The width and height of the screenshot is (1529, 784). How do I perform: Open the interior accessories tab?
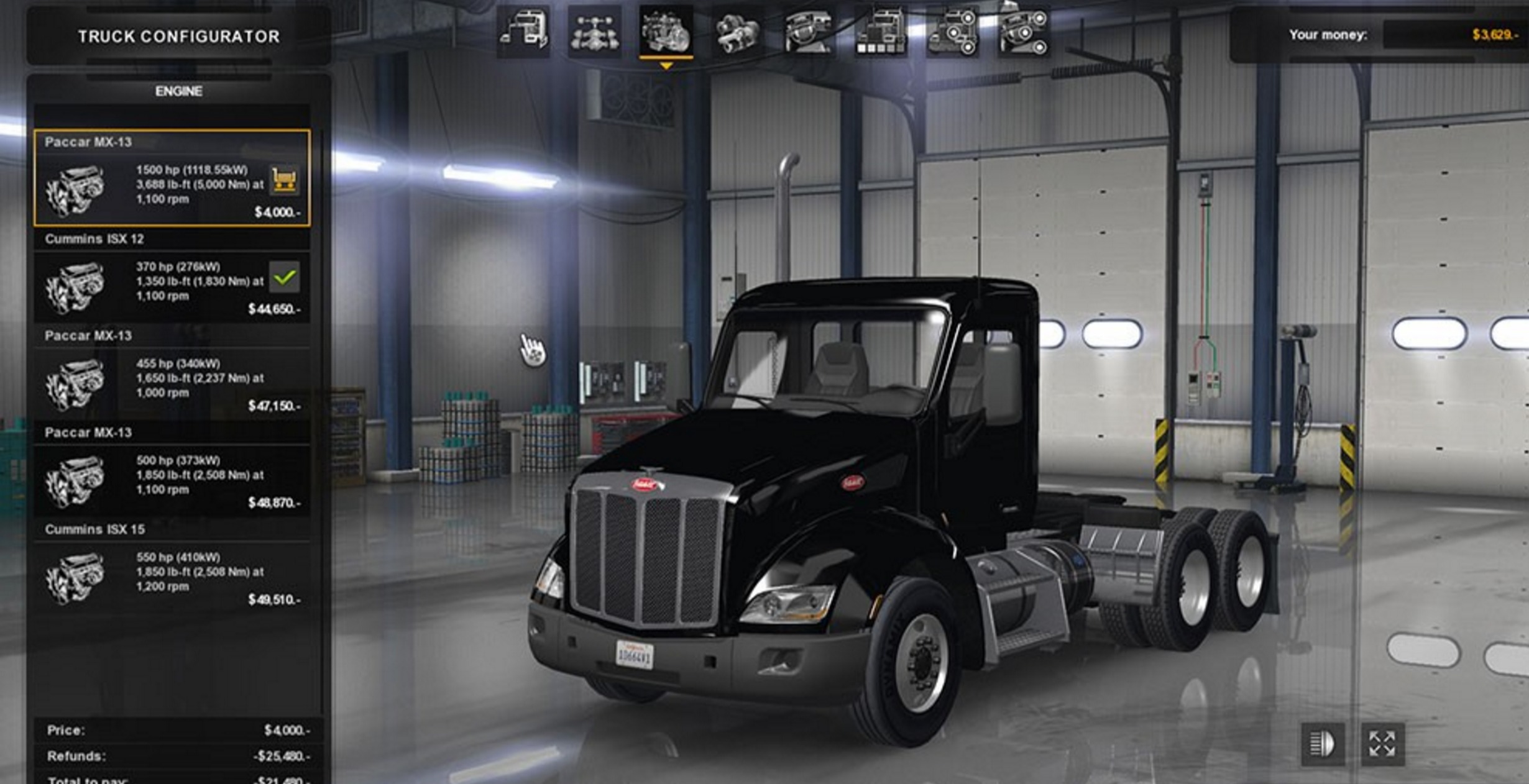click(1023, 32)
